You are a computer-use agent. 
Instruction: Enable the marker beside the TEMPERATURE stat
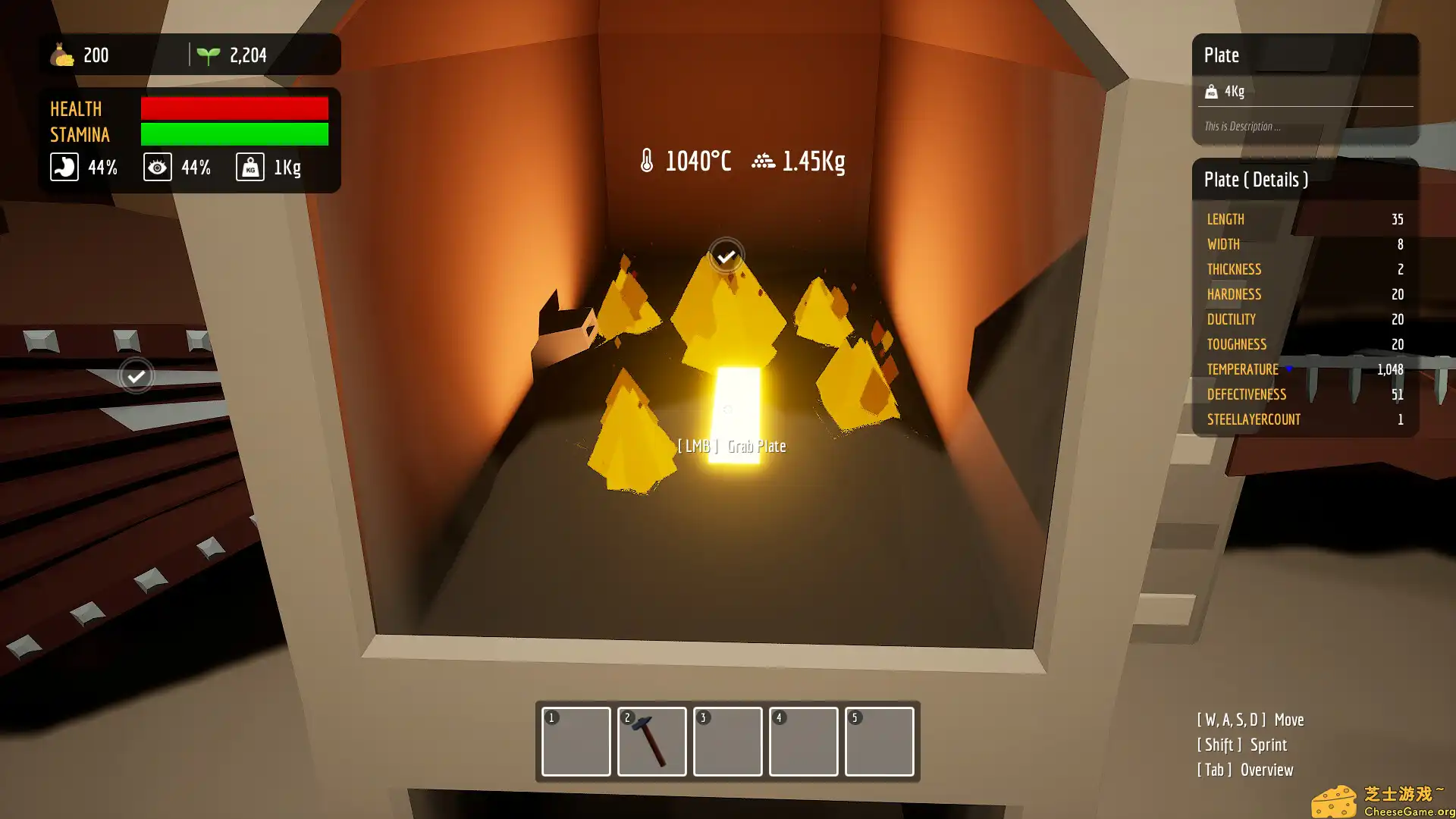1288,369
